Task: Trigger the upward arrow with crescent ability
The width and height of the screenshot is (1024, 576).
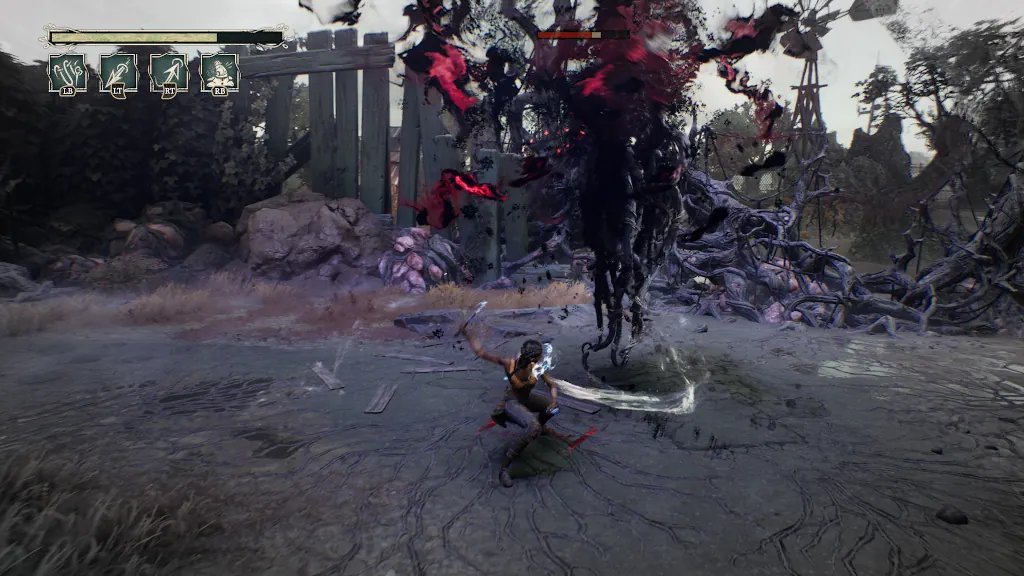Action: [x=169, y=72]
